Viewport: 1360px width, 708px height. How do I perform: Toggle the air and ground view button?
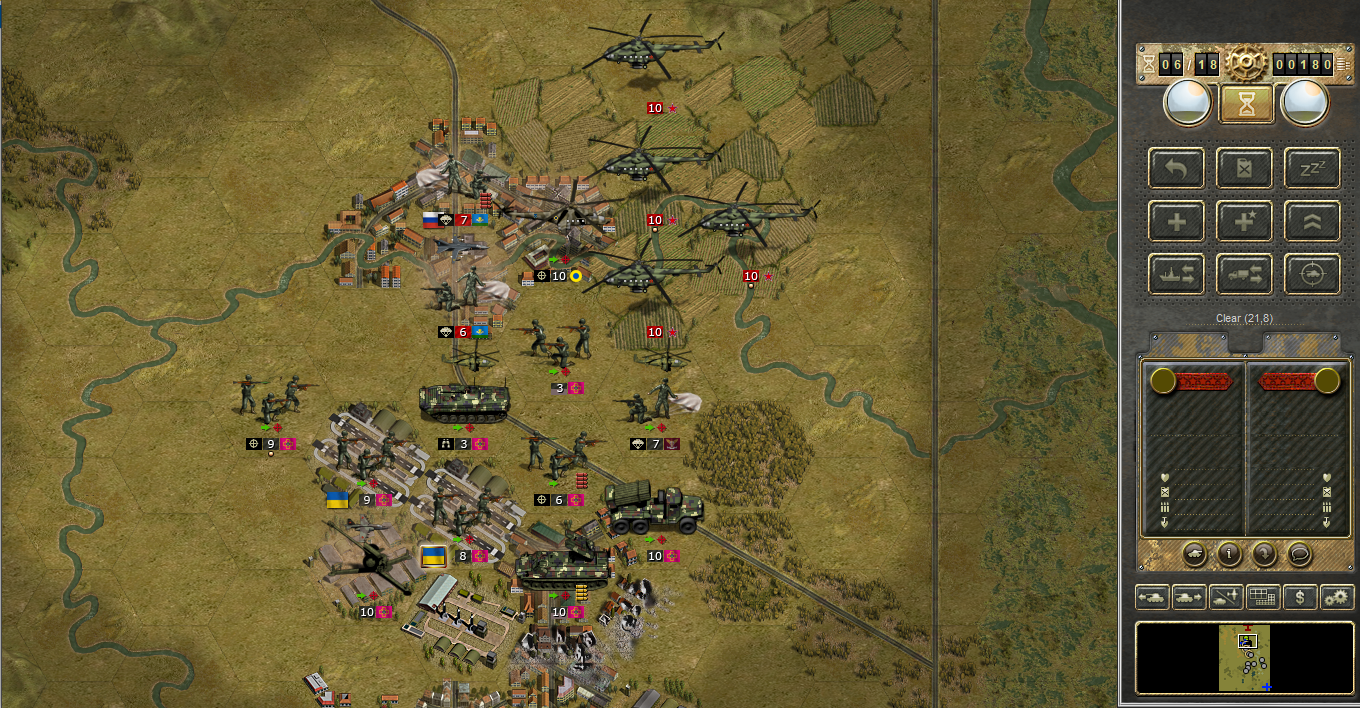coord(1226,597)
